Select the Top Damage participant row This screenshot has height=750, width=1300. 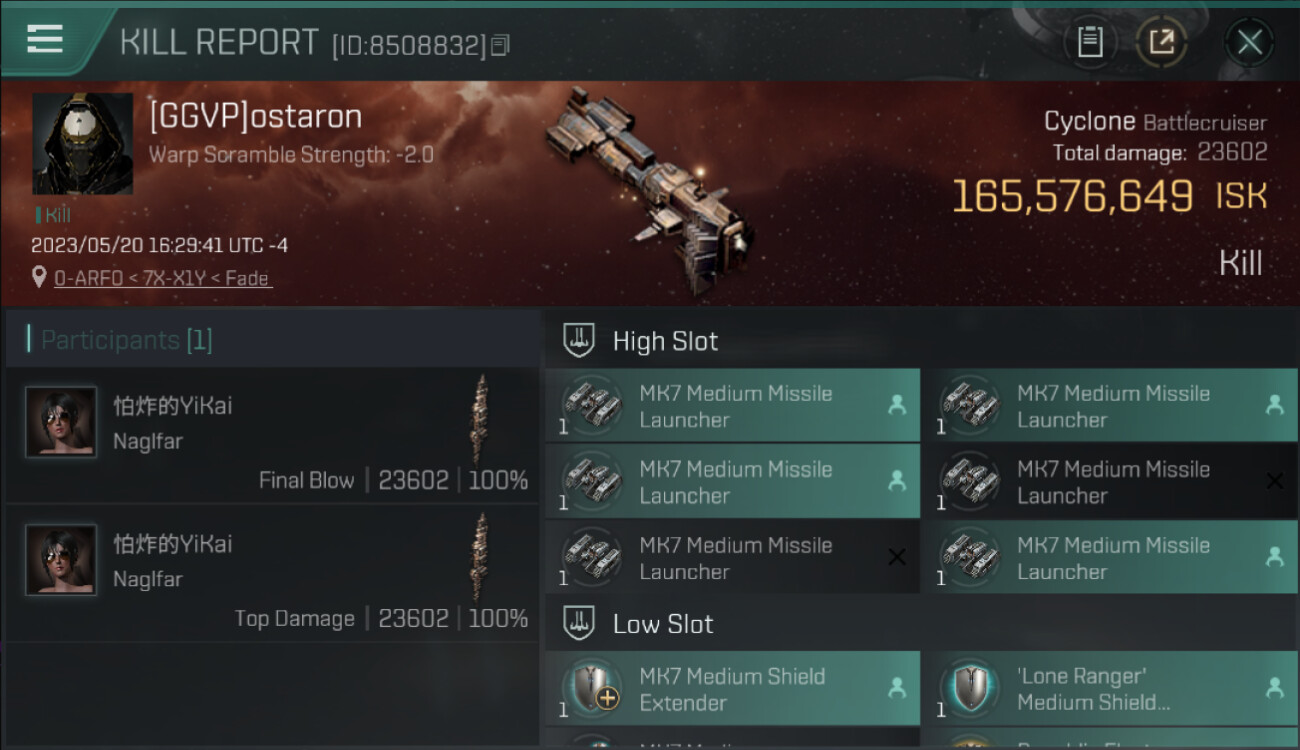272,573
